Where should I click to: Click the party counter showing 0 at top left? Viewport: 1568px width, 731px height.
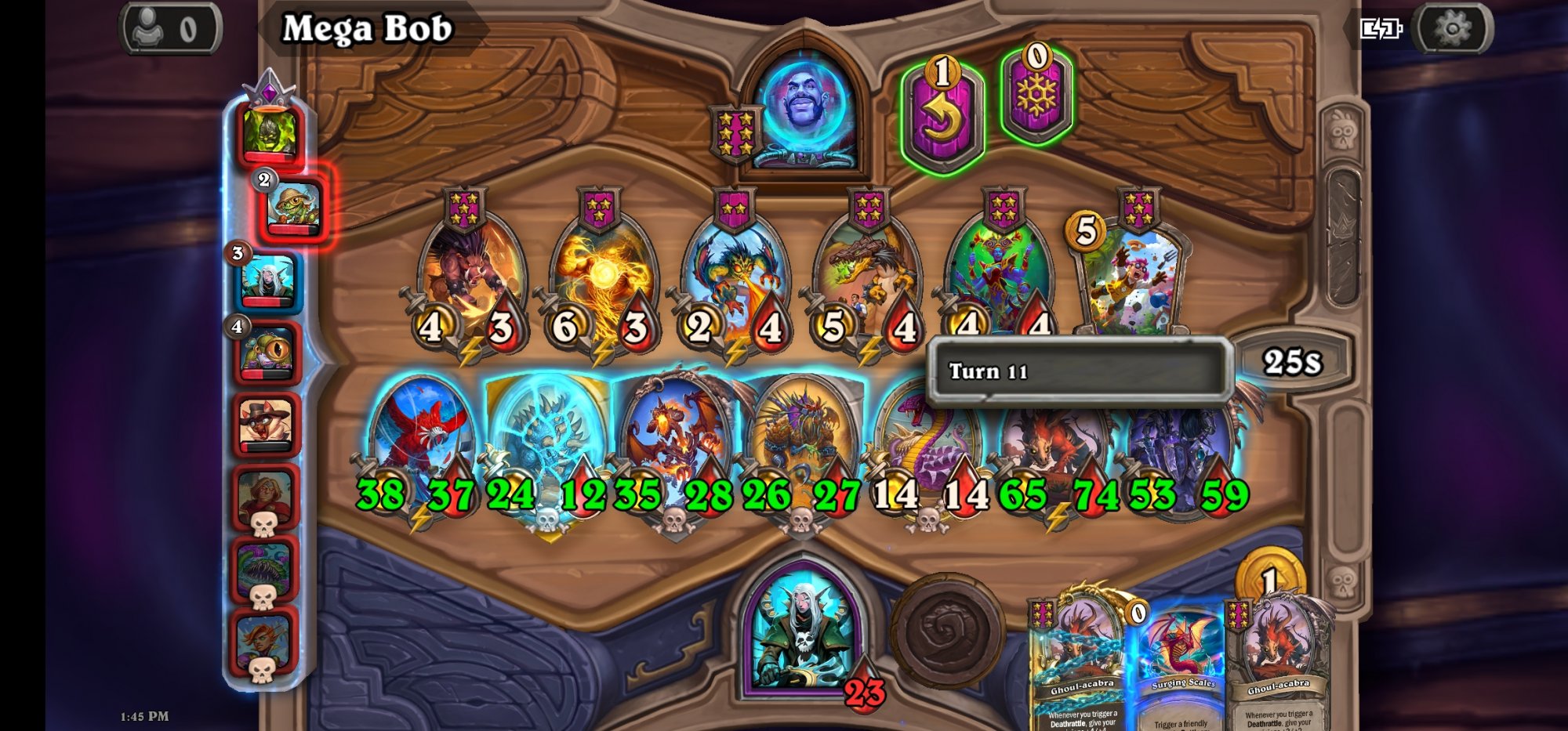pyautogui.click(x=169, y=26)
